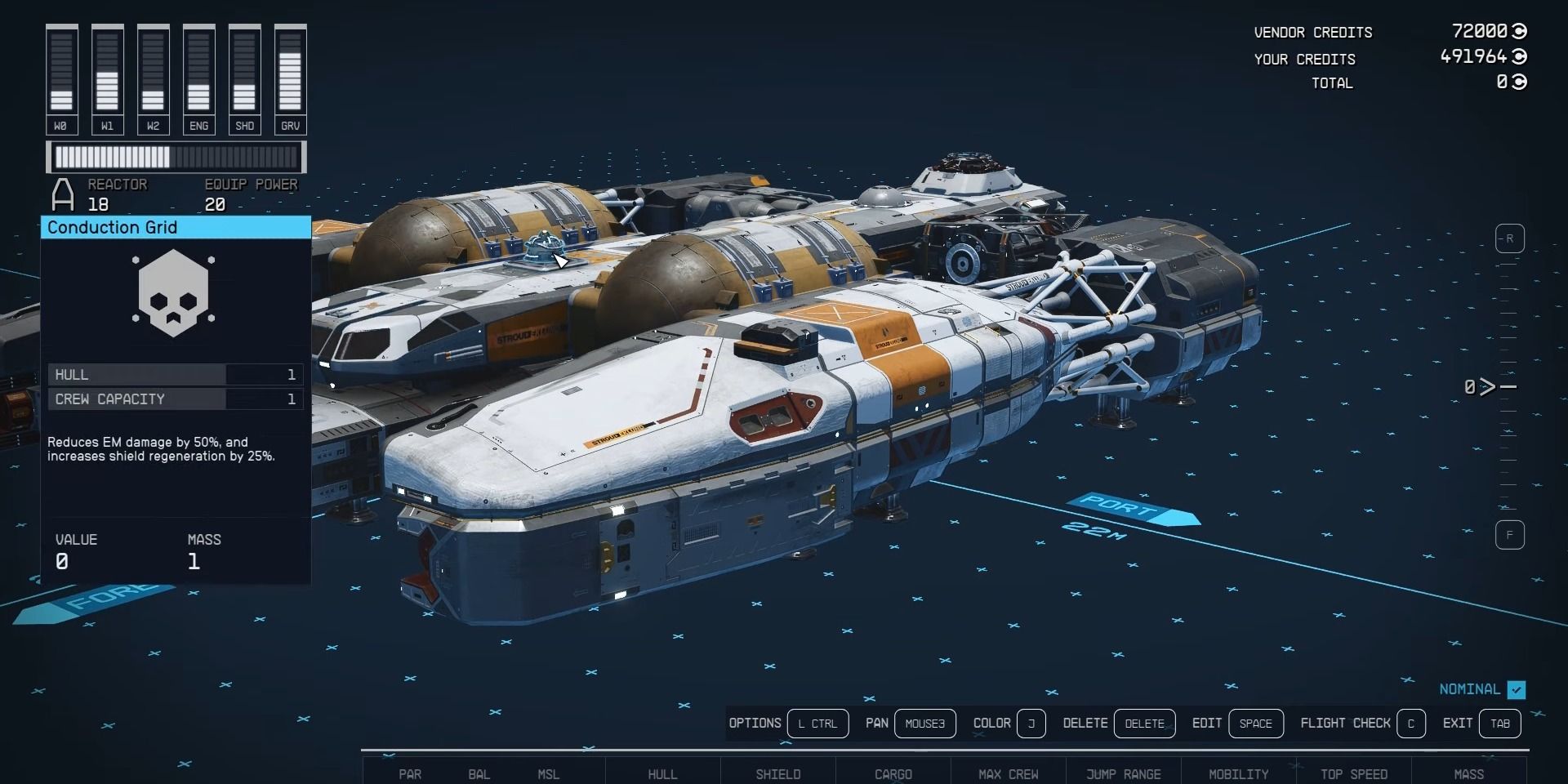Viewport: 1568px width, 784px height.
Task: Click the reactor class A icon
Action: (61, 194)
